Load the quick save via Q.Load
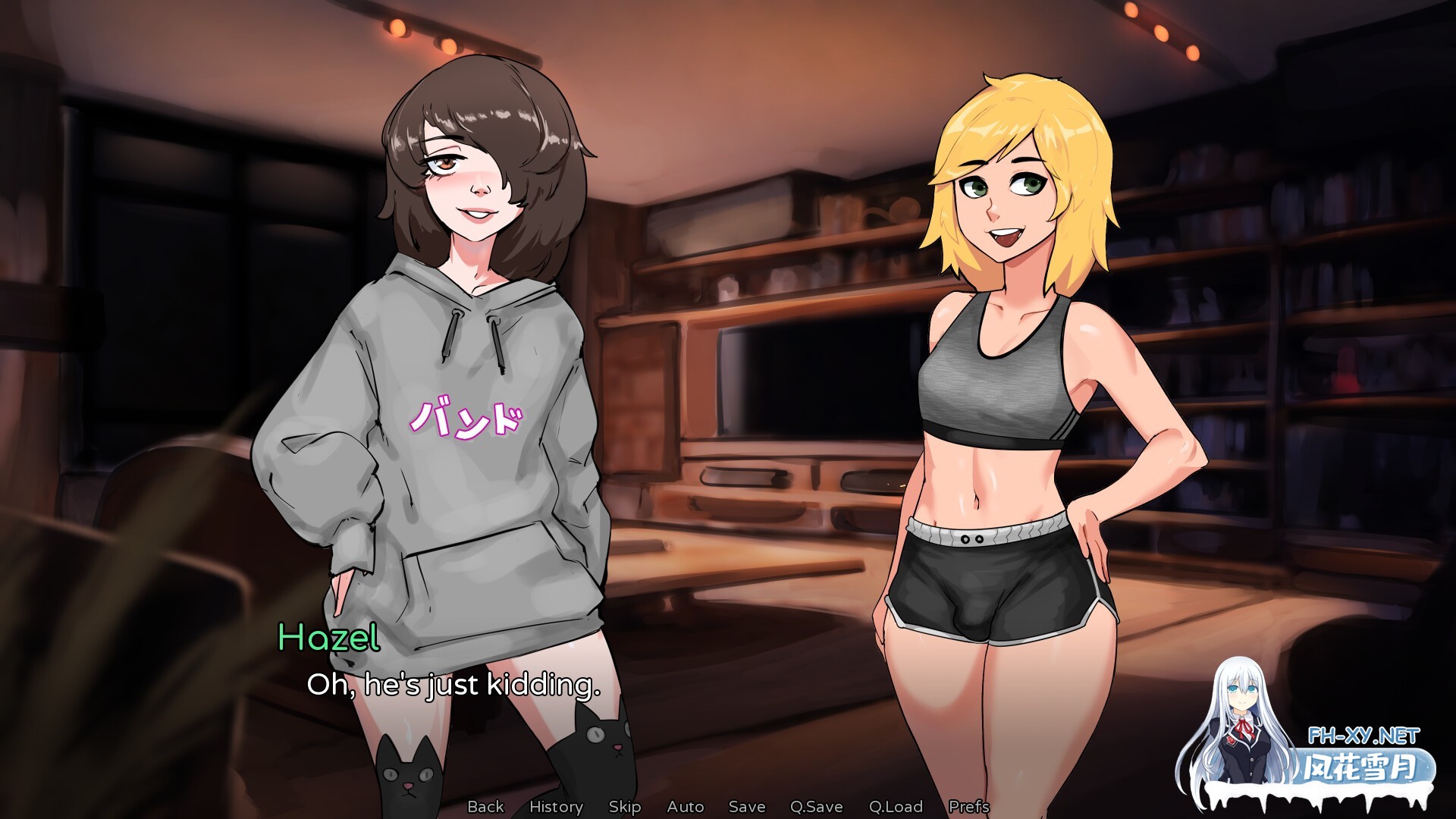 [896, 806]
